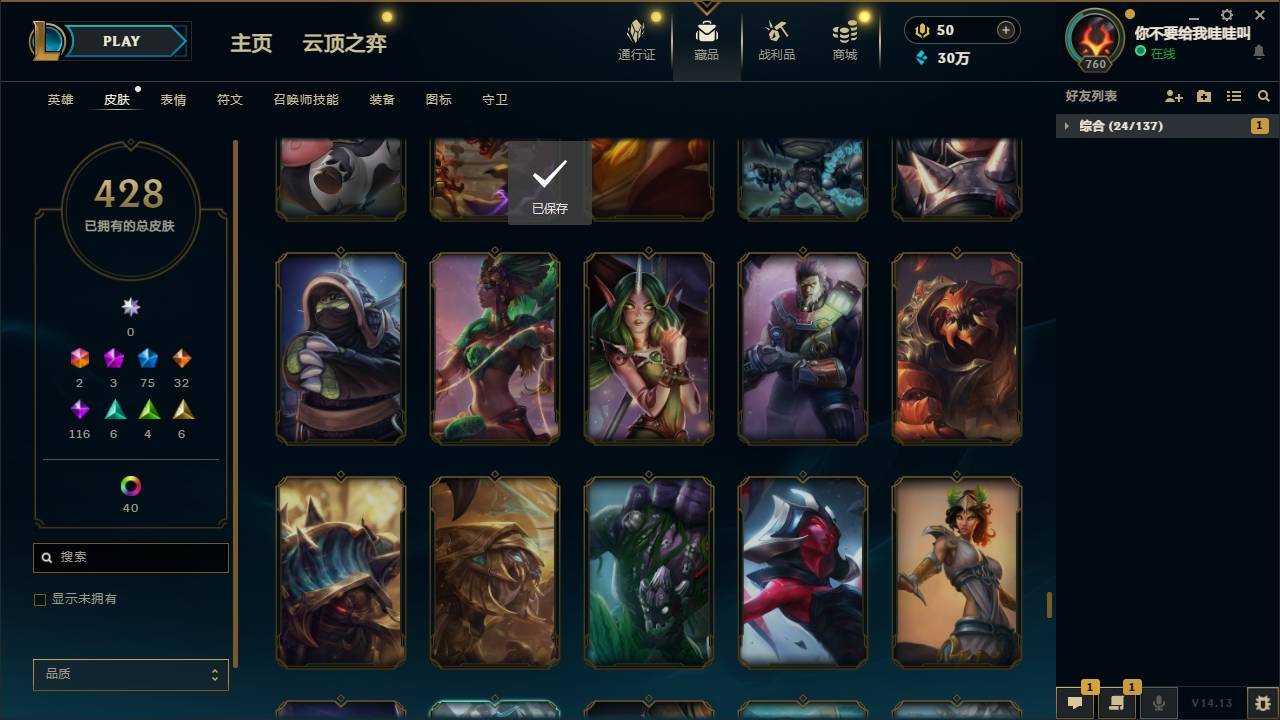Click the add friend icon

[x=1172, y=97]
